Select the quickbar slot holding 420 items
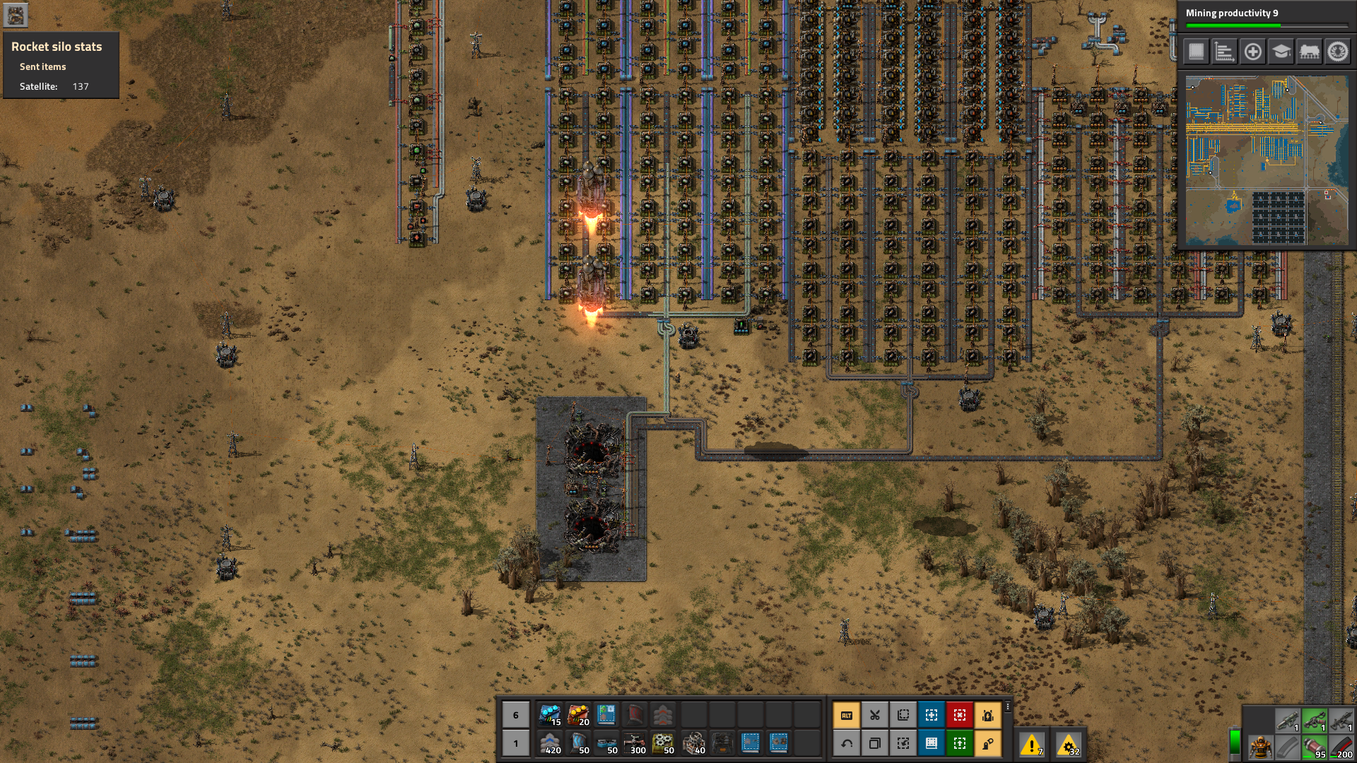 [550, 743]
